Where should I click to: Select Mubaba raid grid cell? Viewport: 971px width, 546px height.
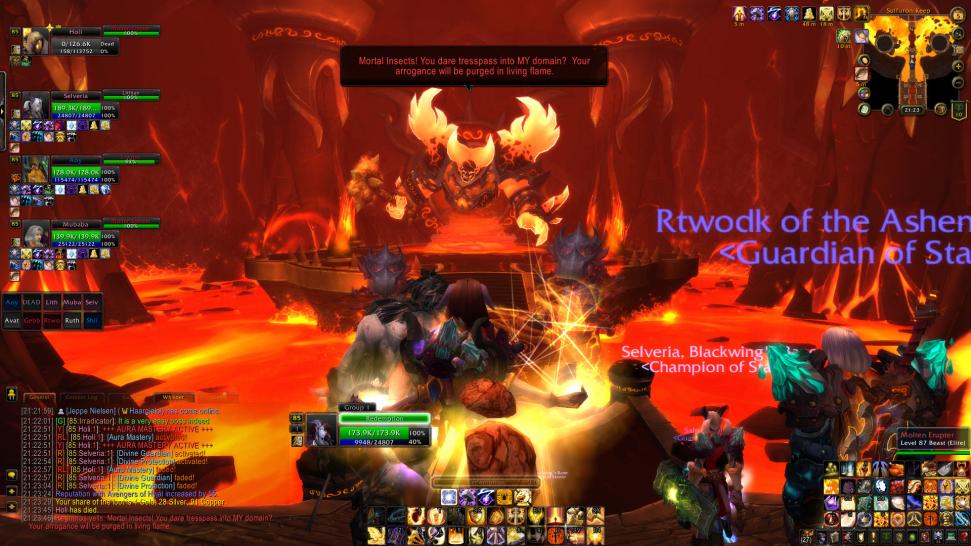[72, 301]
